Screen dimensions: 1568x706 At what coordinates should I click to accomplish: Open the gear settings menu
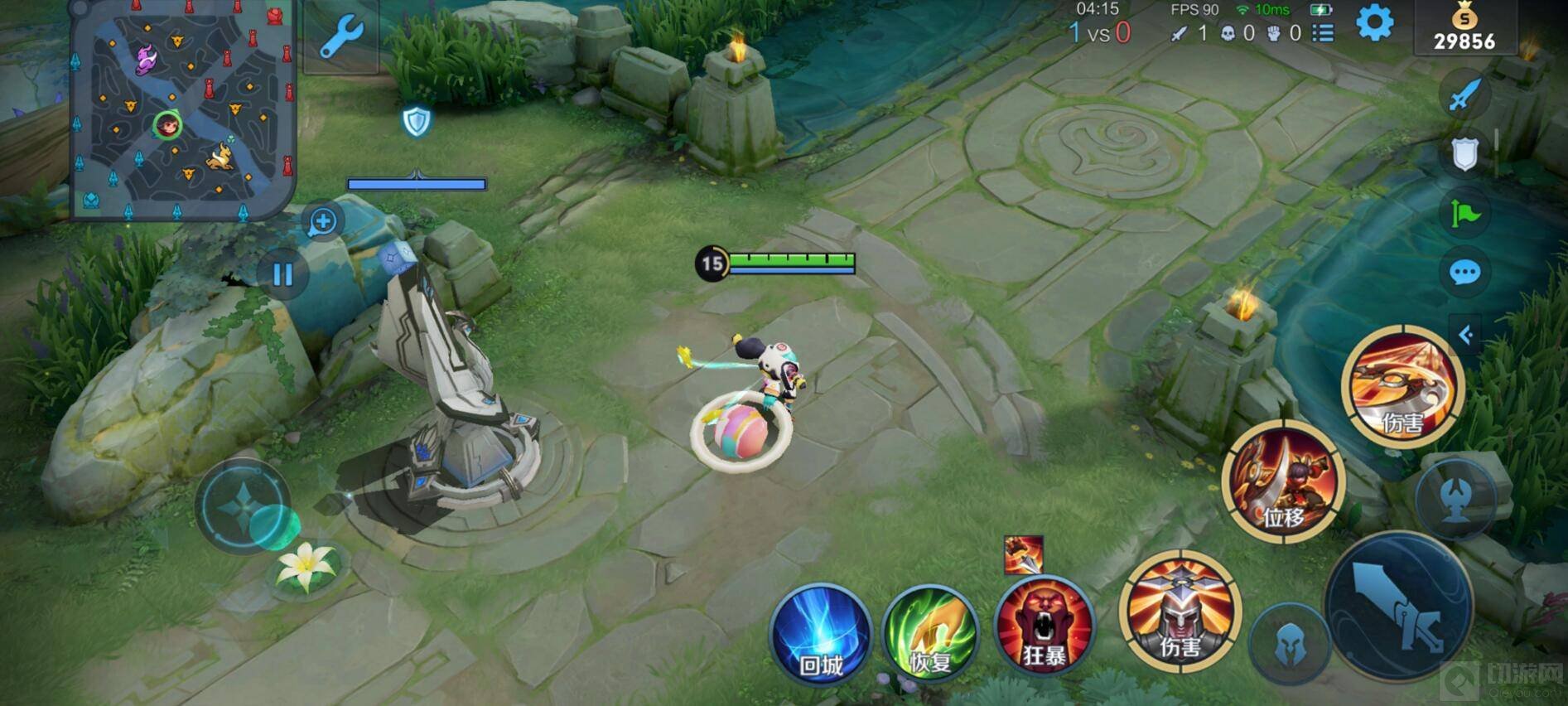(x=1374, y=23)
